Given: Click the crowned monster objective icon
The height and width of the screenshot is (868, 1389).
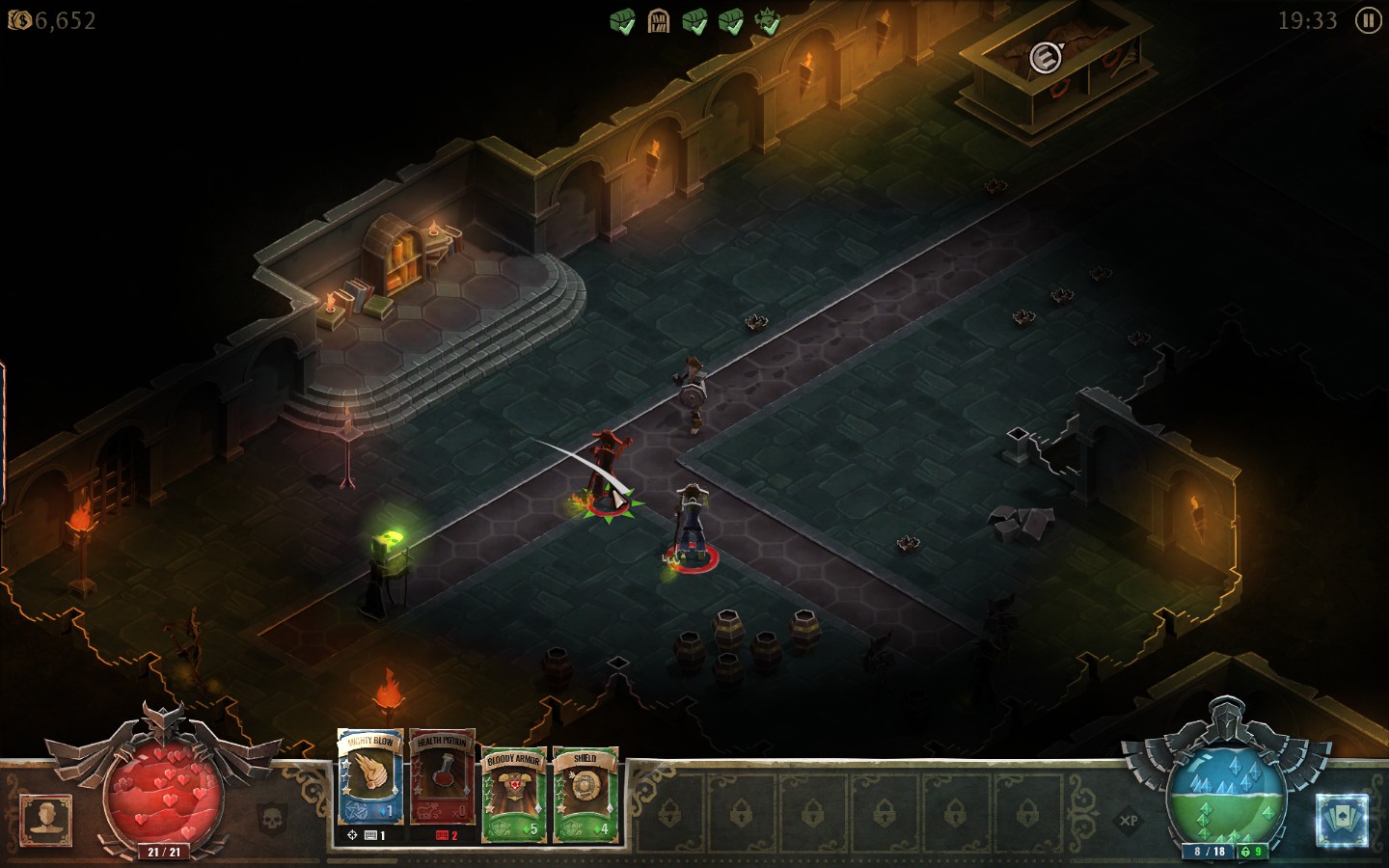Looking at the screenshot, I should [x=768, y=21].
